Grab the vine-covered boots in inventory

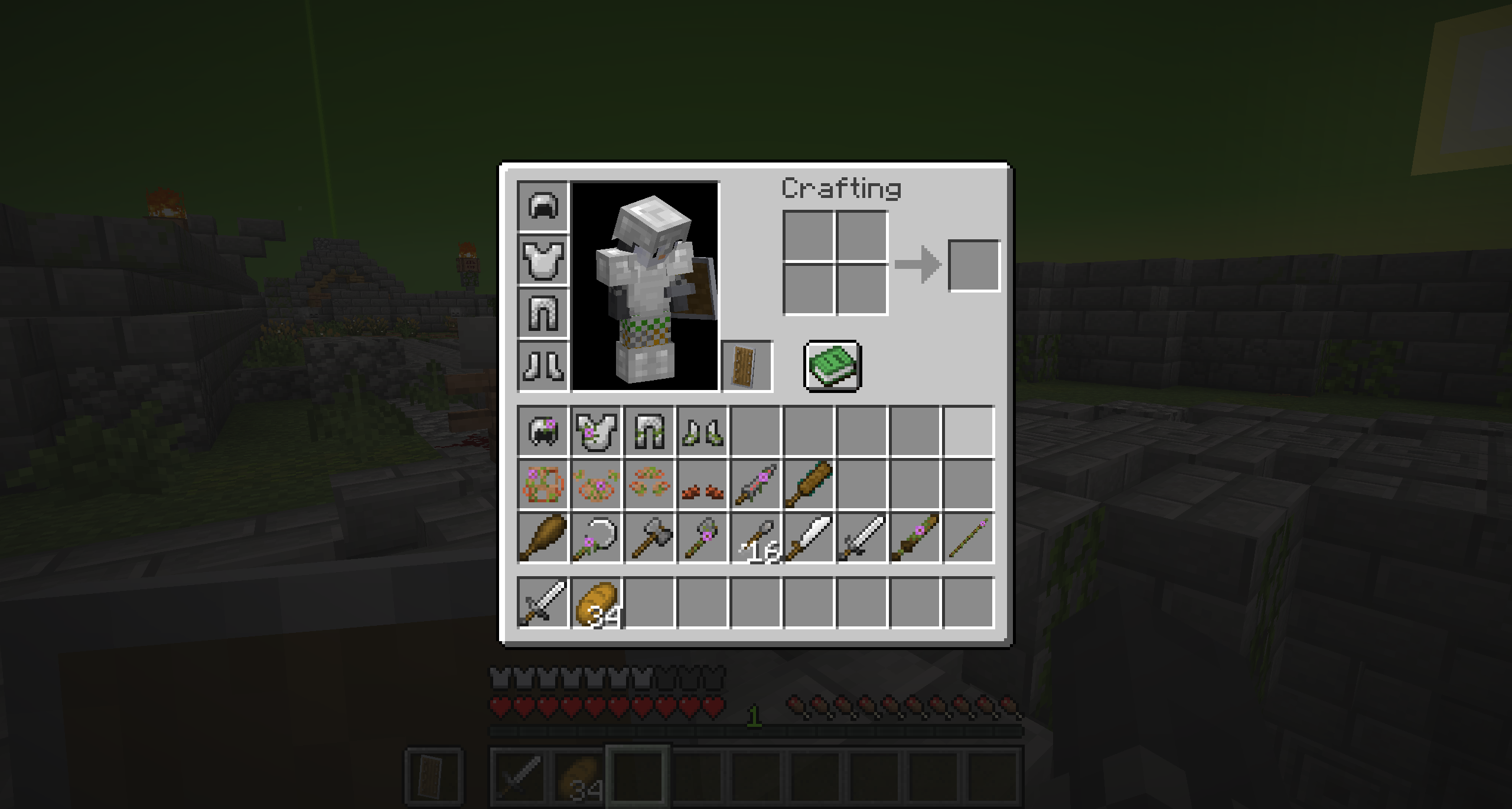[702, 431]
